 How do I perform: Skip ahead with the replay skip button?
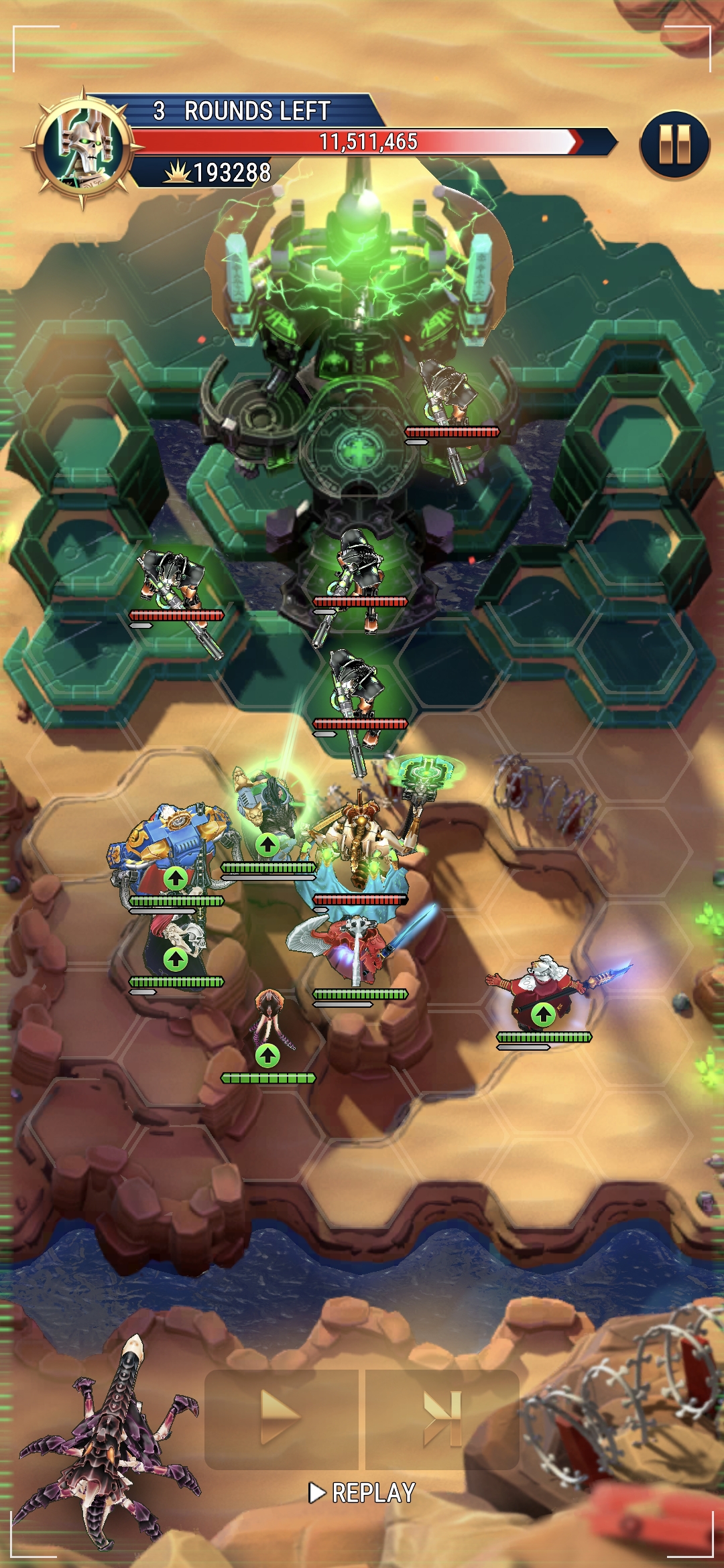[442, 1417]
